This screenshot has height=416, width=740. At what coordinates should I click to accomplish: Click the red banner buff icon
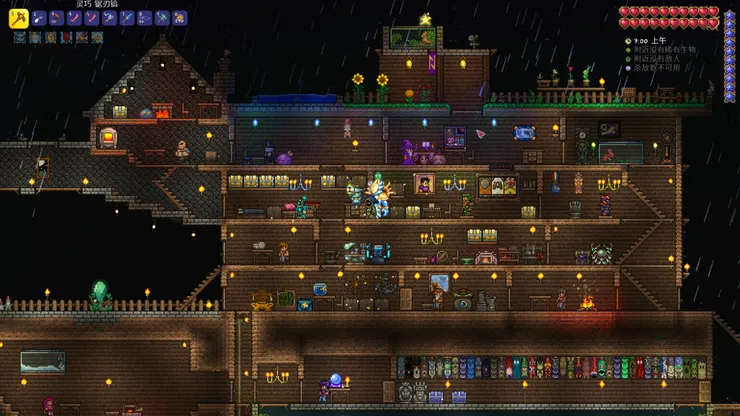(66, 37)
